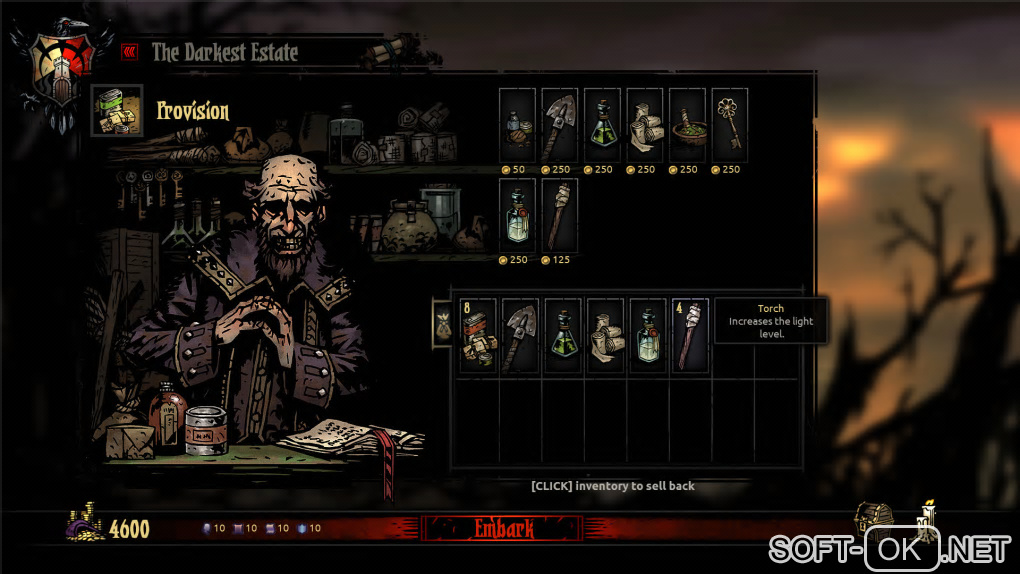Purchase the shovel from the shop

[x=560, y=124]
